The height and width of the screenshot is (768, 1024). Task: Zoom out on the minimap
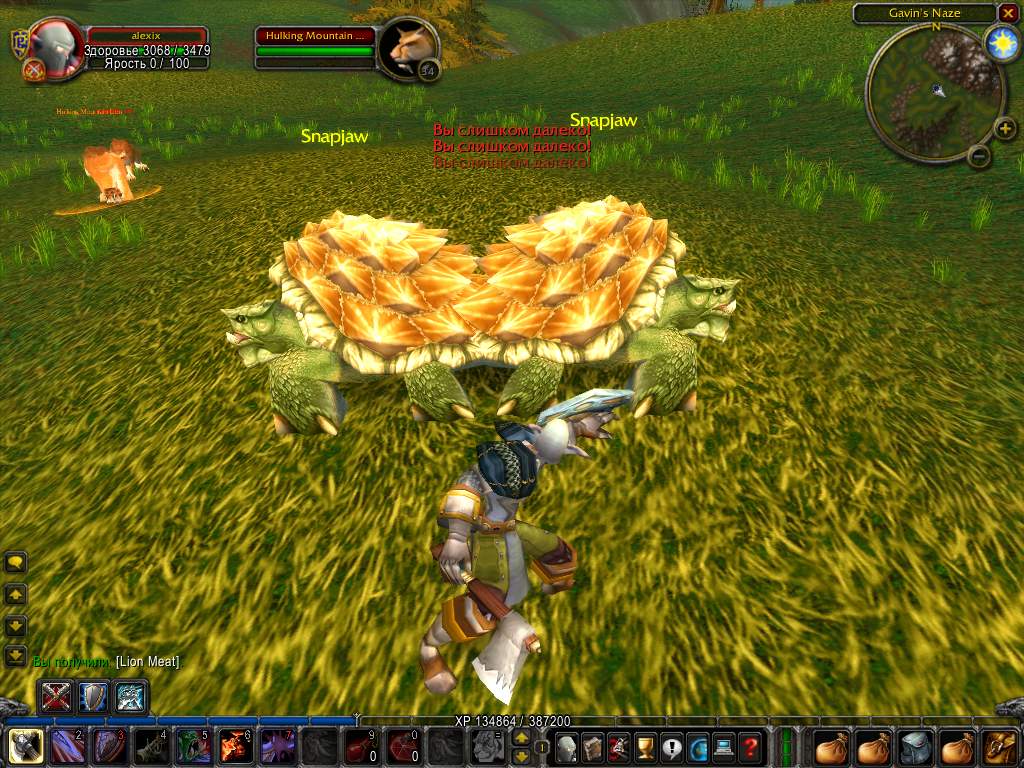[980, 156]
